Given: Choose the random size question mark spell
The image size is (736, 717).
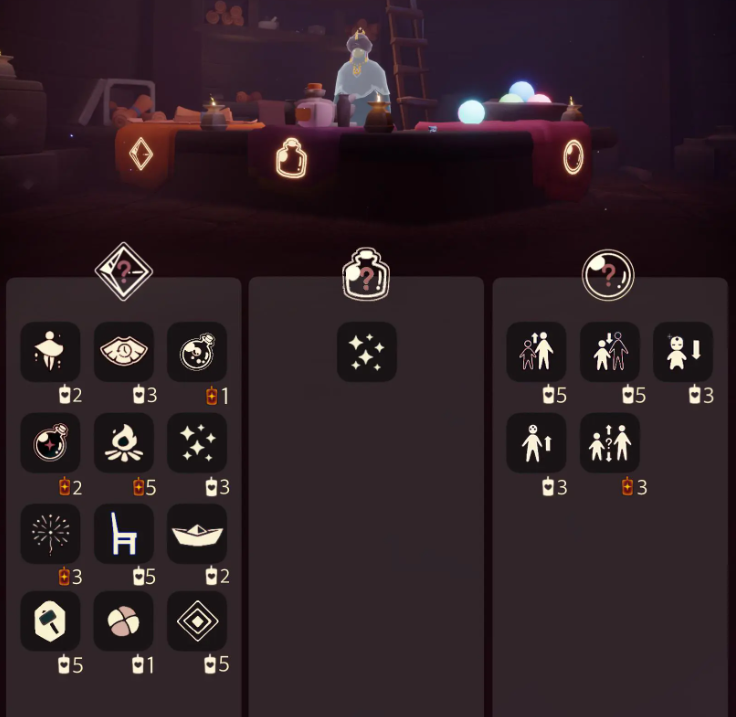Looking at the screenshot, I should 610,443.
